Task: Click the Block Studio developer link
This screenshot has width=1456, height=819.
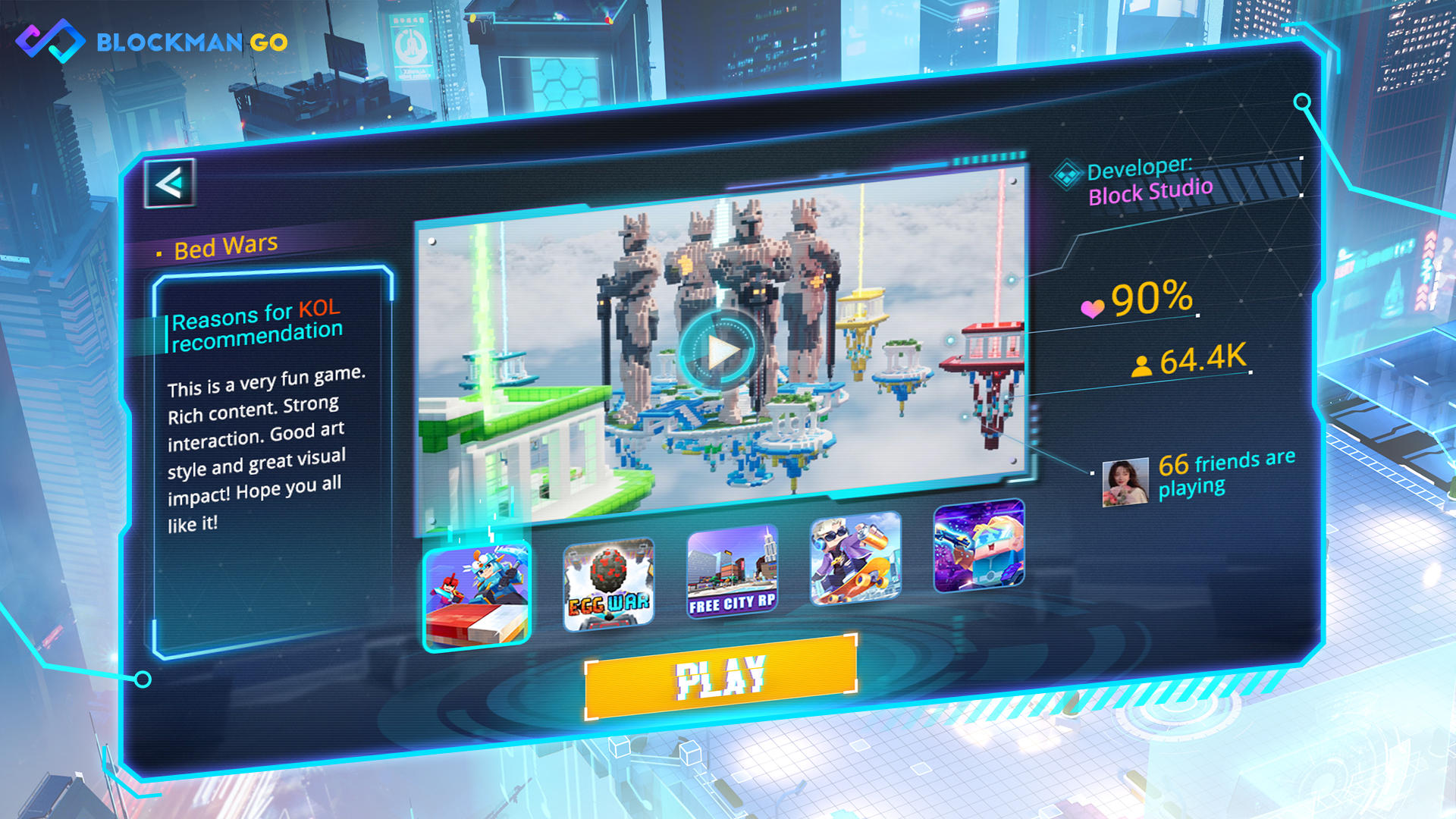Action: coord(1150,191)
